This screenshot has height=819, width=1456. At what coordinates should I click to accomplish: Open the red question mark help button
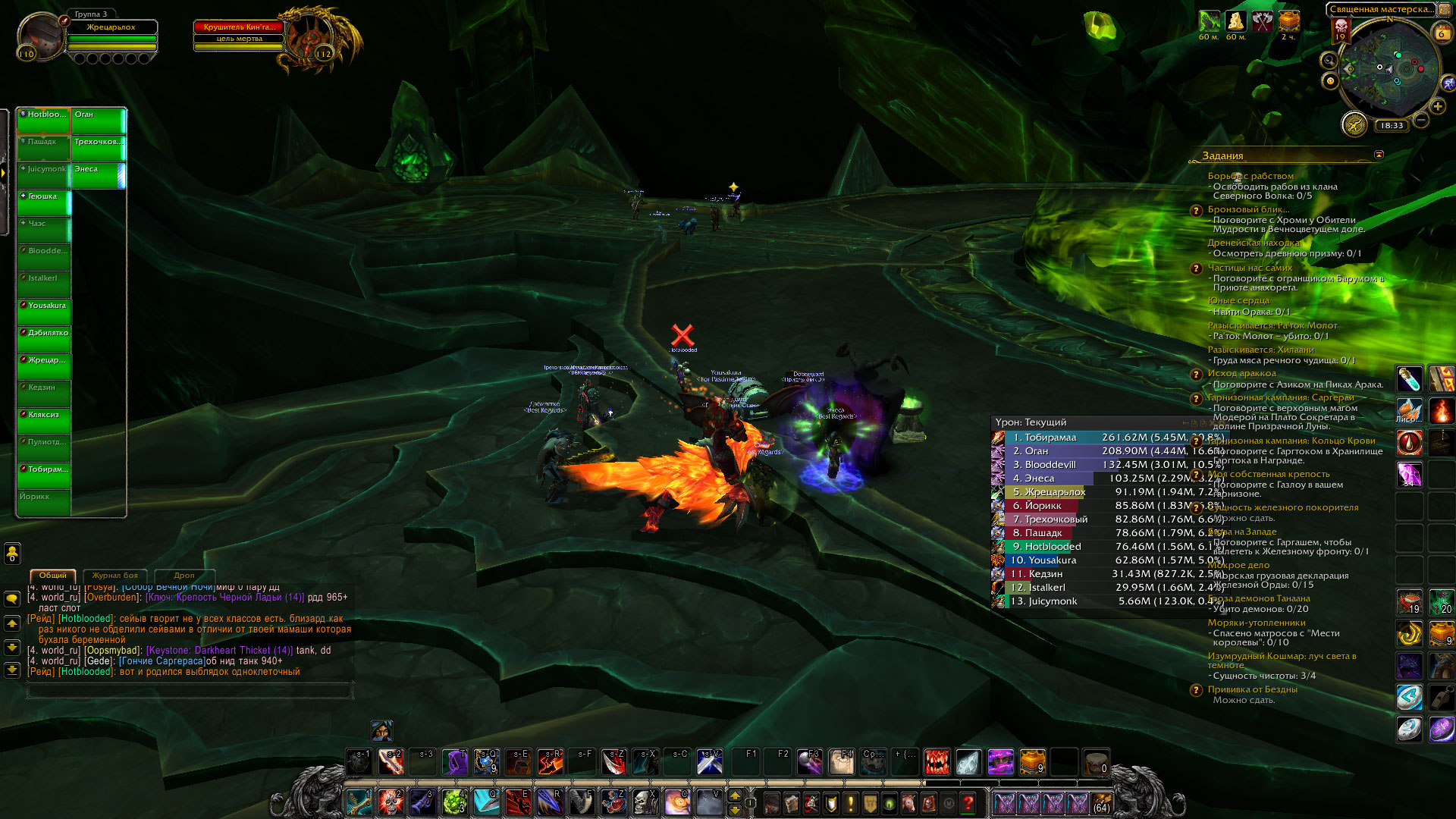[968, 802]
